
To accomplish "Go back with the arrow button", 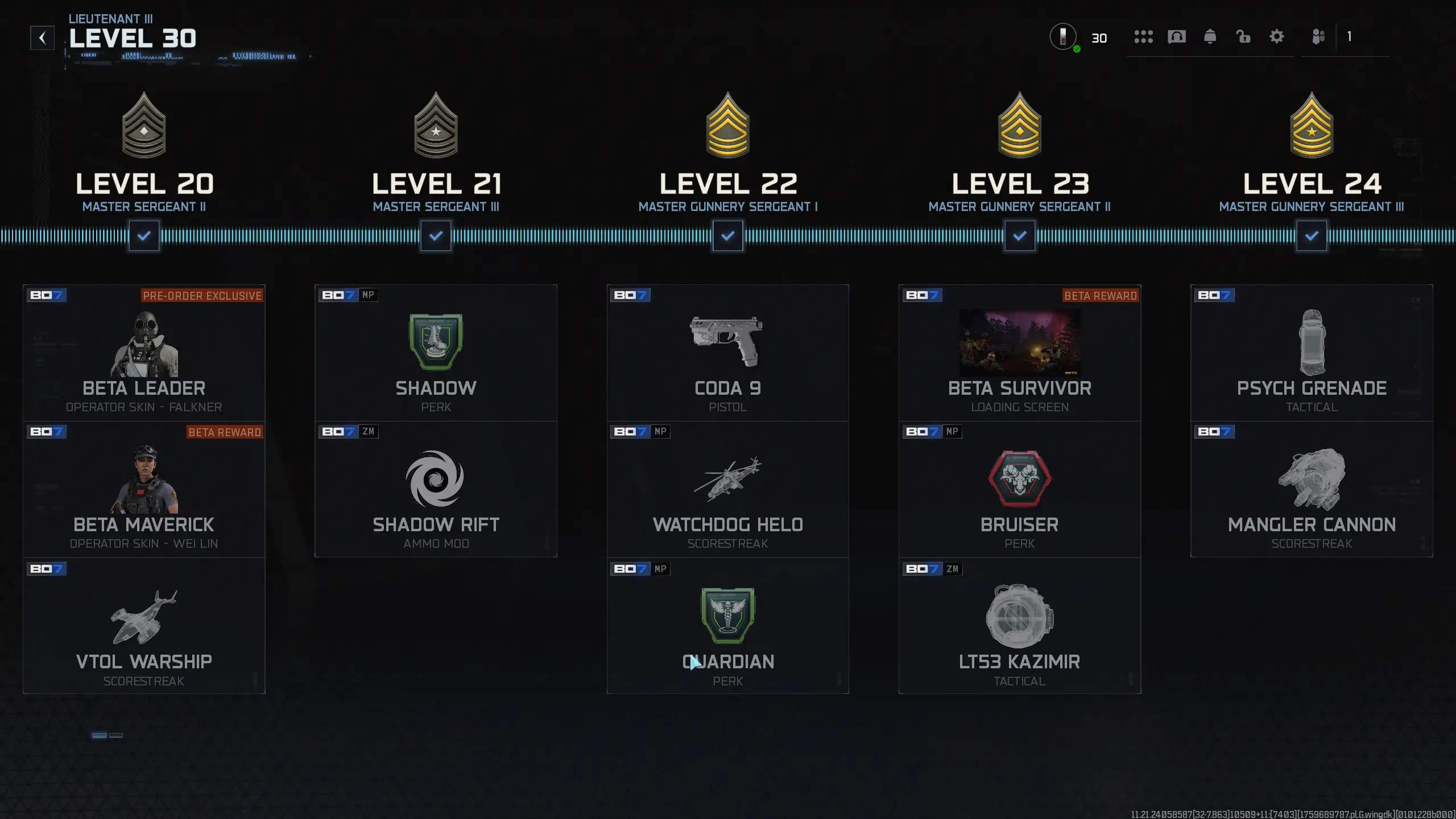I will [x=42, y=37].
